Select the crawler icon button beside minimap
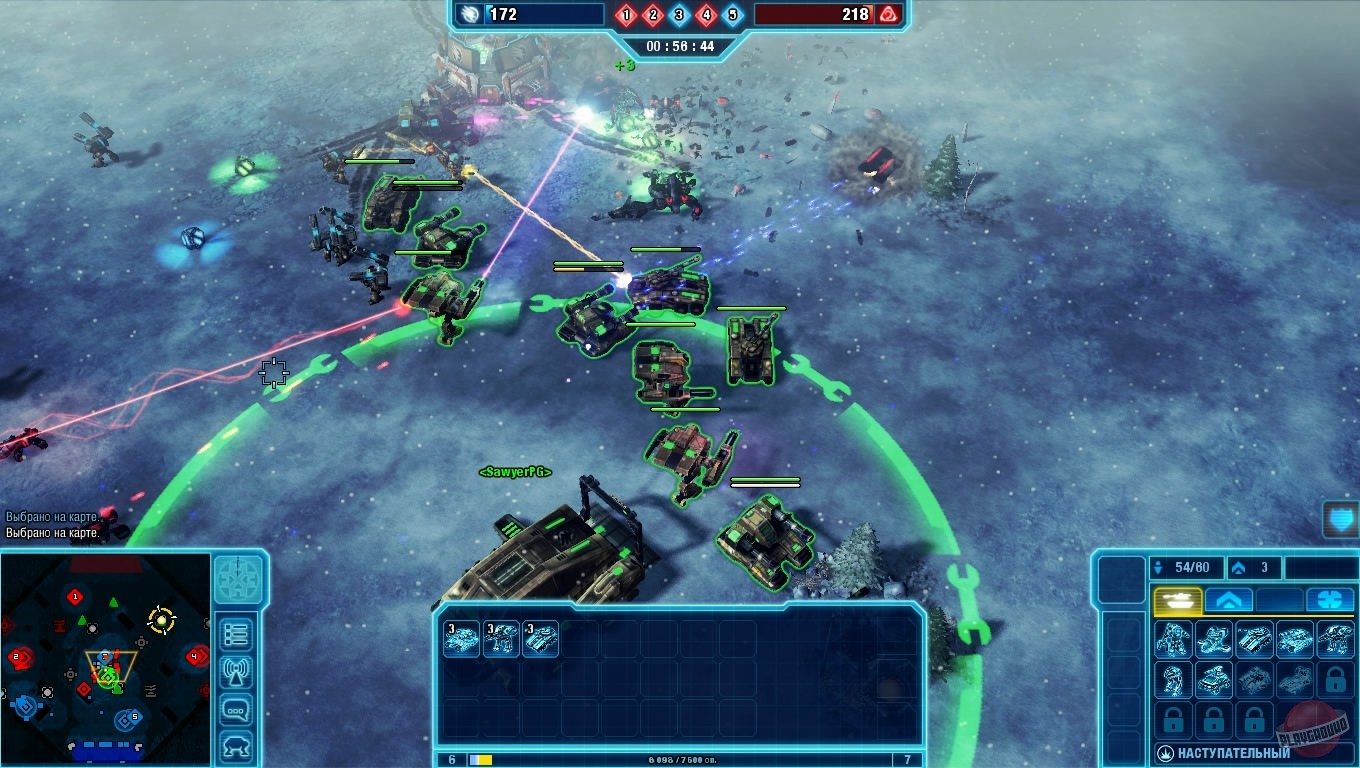Screen dimensions: 1360x768 tap(237, 746)
